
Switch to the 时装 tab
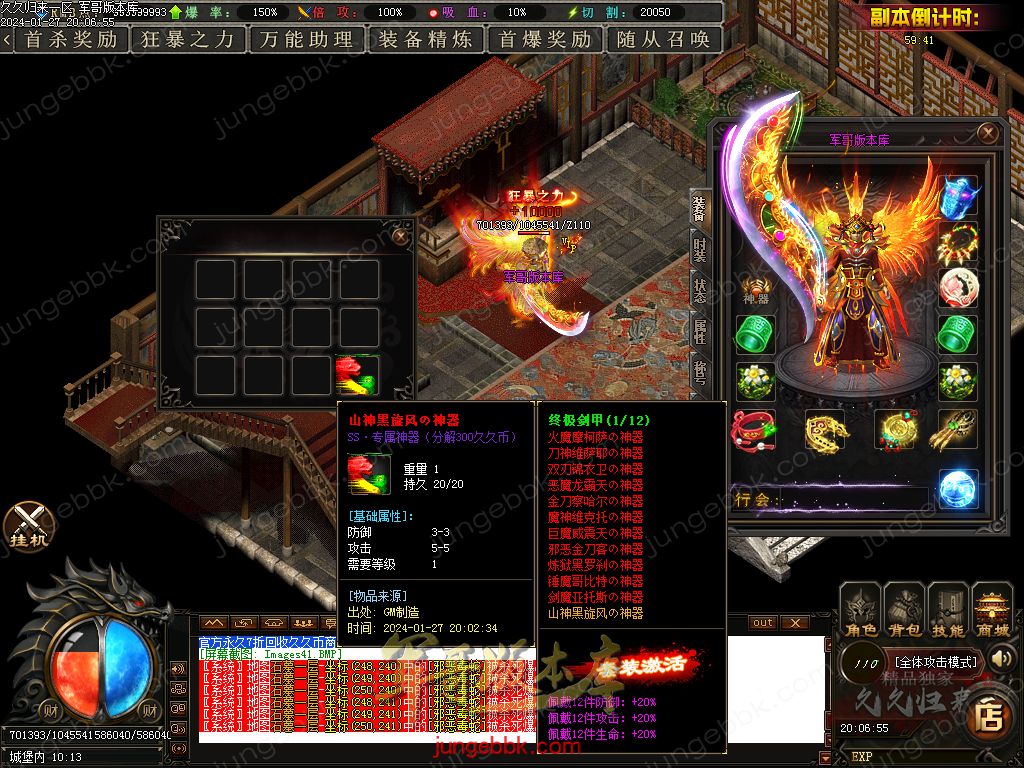[699, 251]
